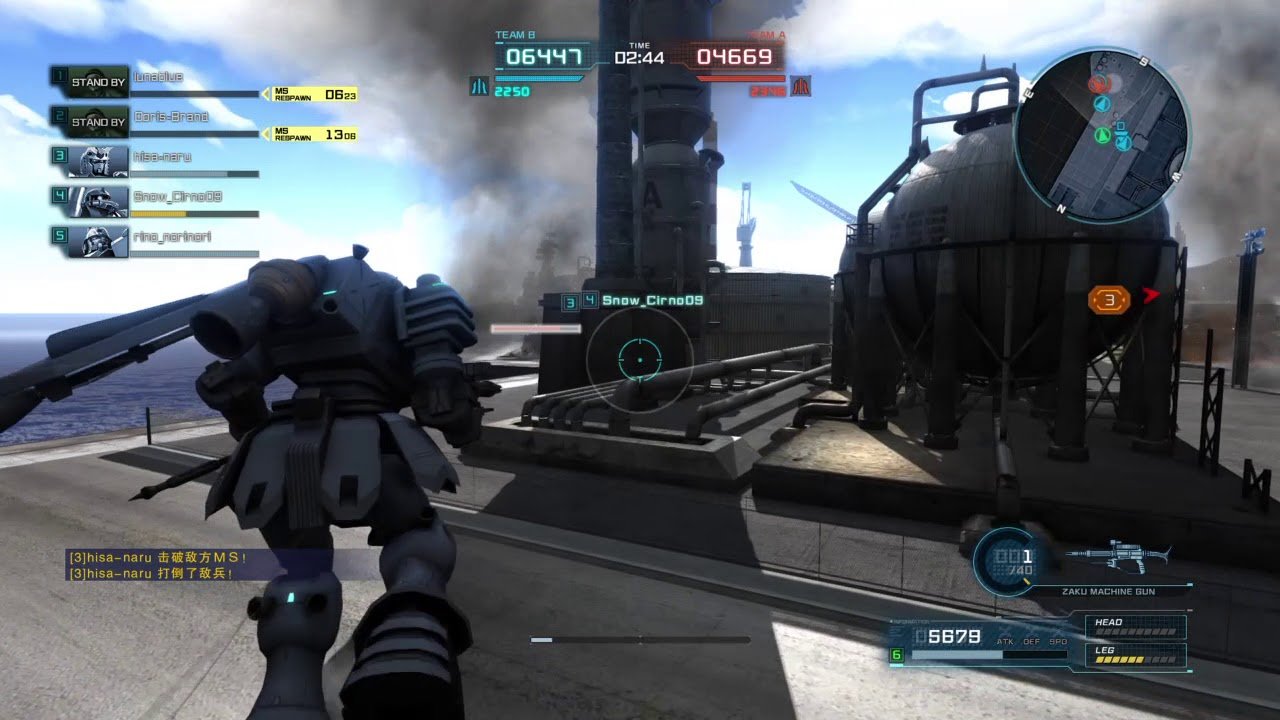The image size is (1280, 720).
Task: Select the orange number 3 objective marker
Action: pos(1109,299)
